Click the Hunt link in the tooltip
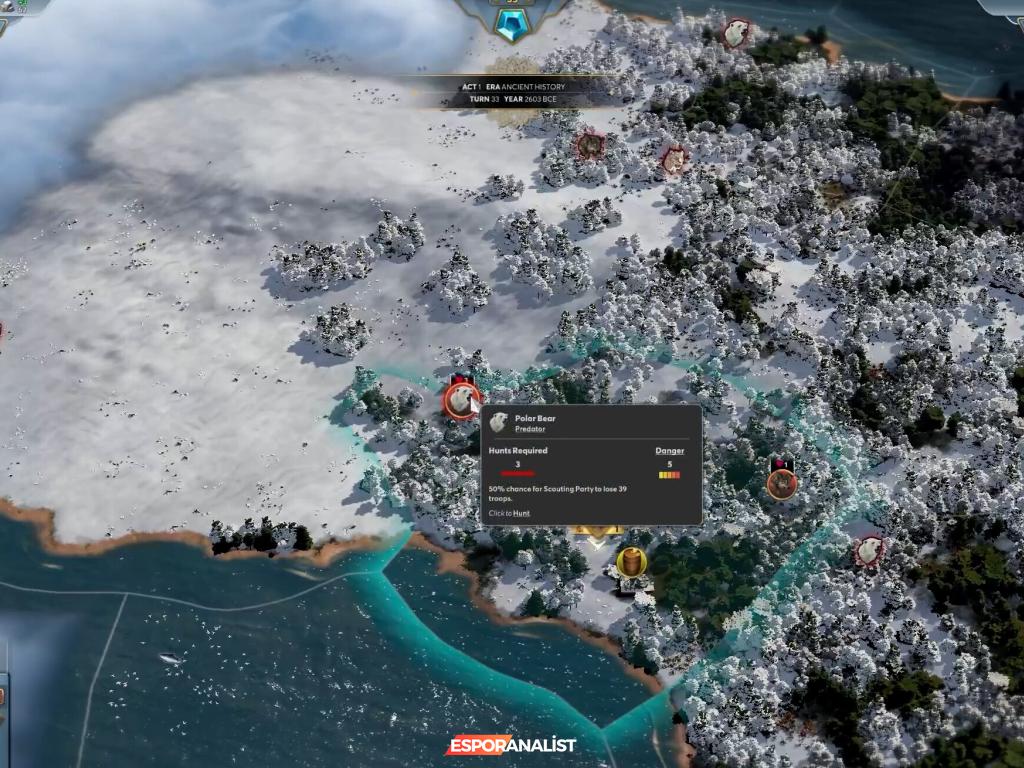The width and height of the screenshot is (1024, 768). pyautogui.click(x=522, y=513)
